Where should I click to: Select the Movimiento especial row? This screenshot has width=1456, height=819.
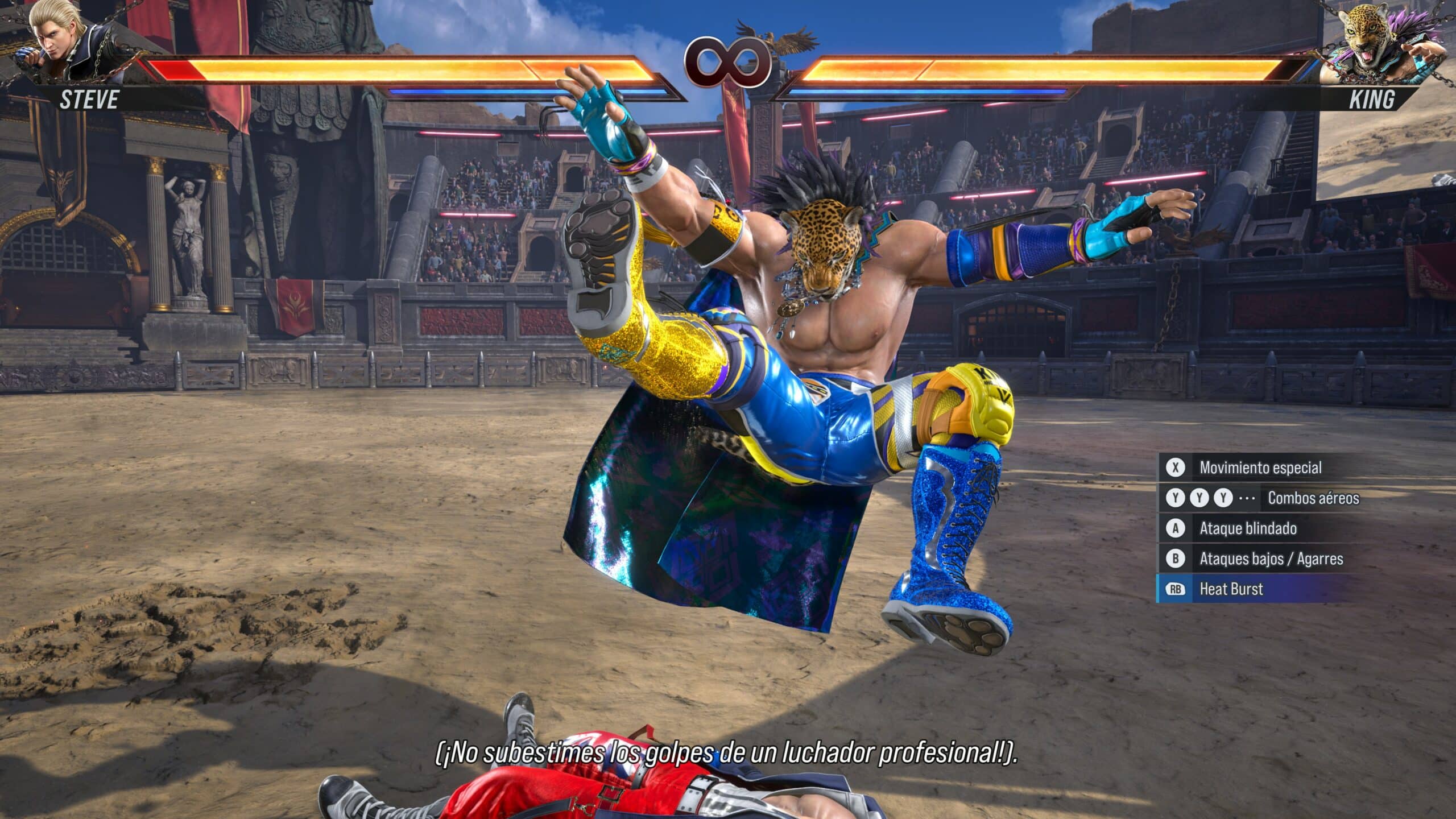click(1260, 468)
